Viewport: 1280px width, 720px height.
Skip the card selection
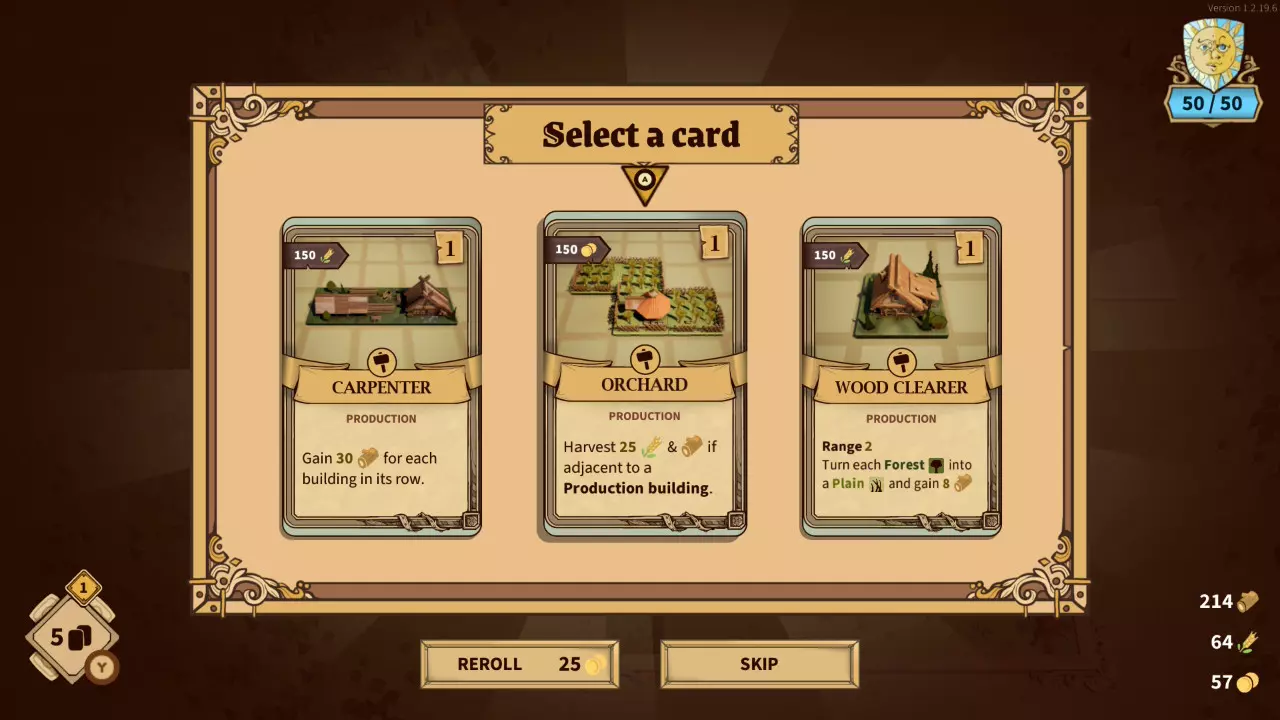(759, 664)
